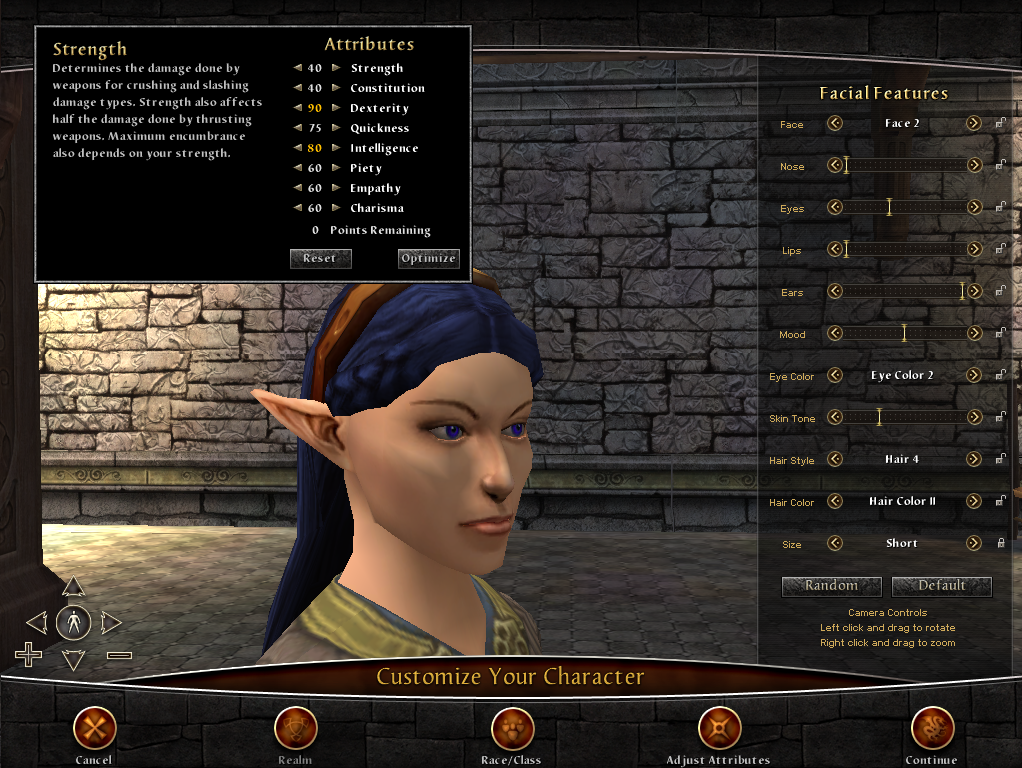Go back to Race/Class selection

(x=511, y=729)
